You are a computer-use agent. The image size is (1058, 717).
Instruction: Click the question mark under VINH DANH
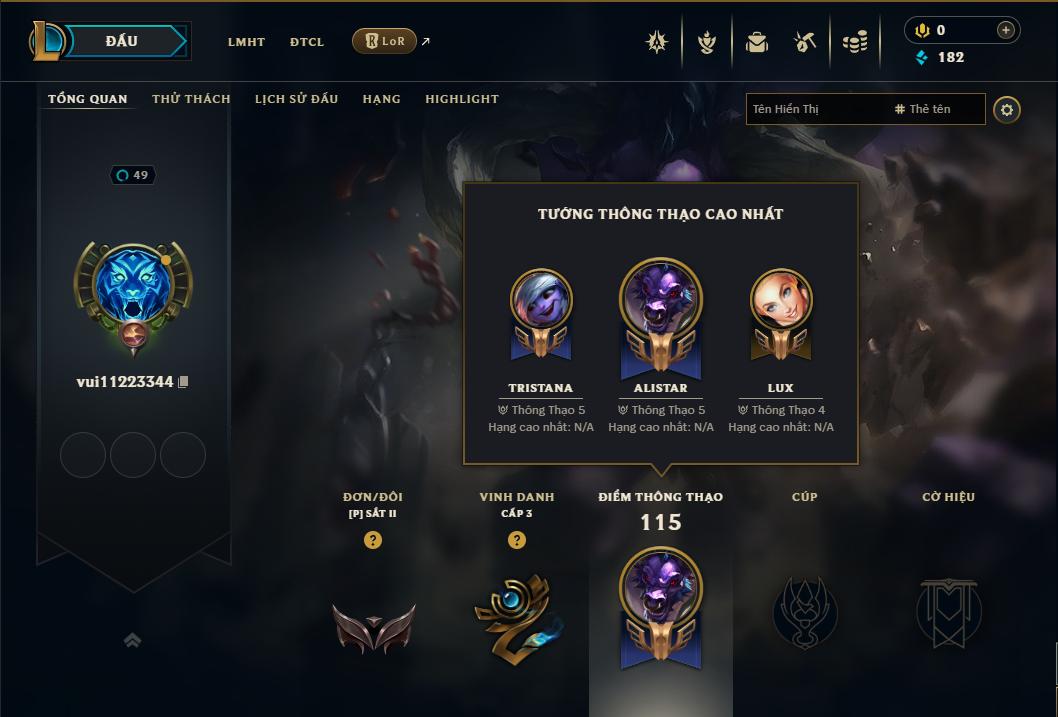coord(516,540)
